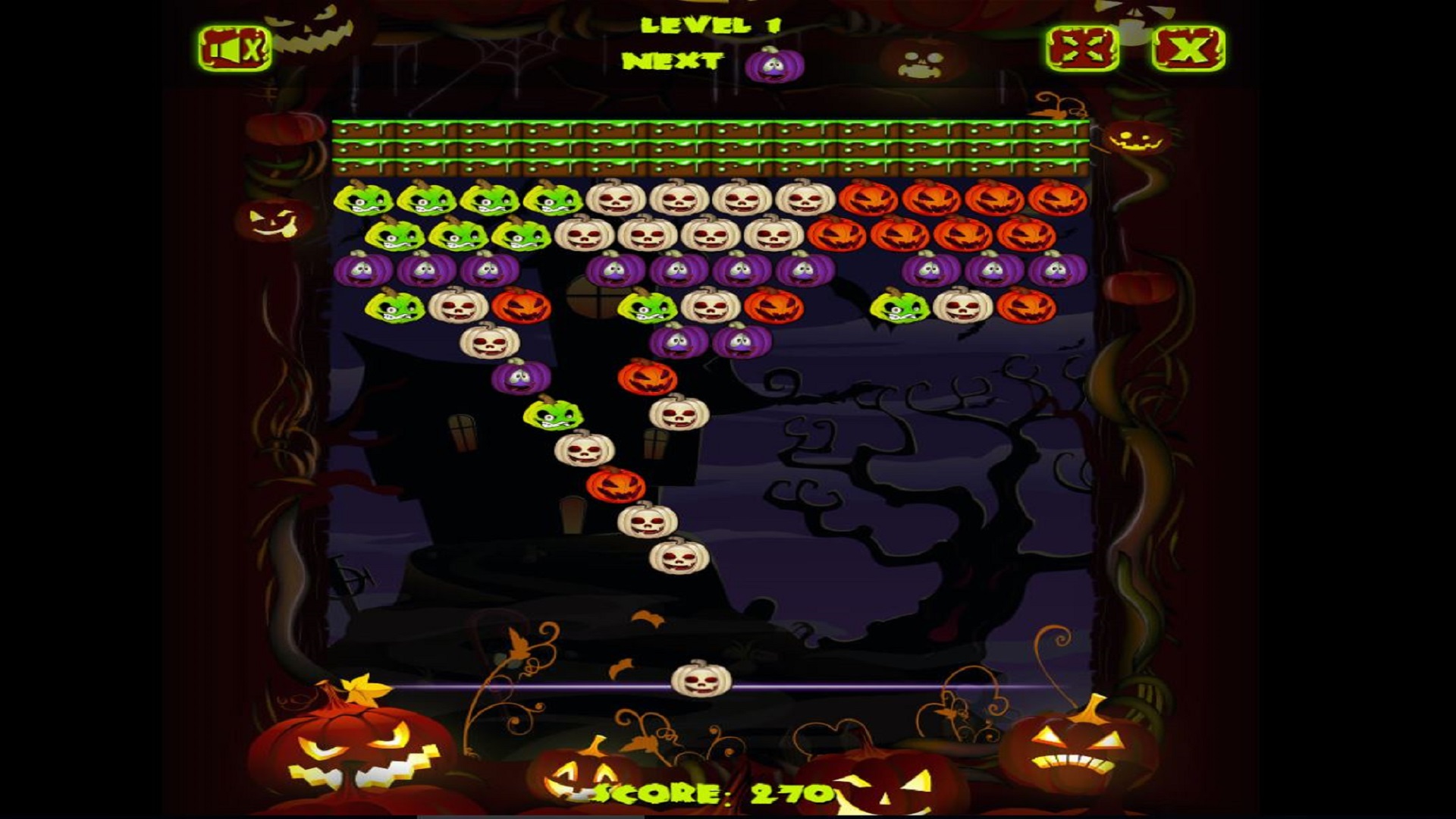The height and width of the screenshot is (819, 1456).
Task: Unmute the game sound via speaker icon
Action: 235,49
